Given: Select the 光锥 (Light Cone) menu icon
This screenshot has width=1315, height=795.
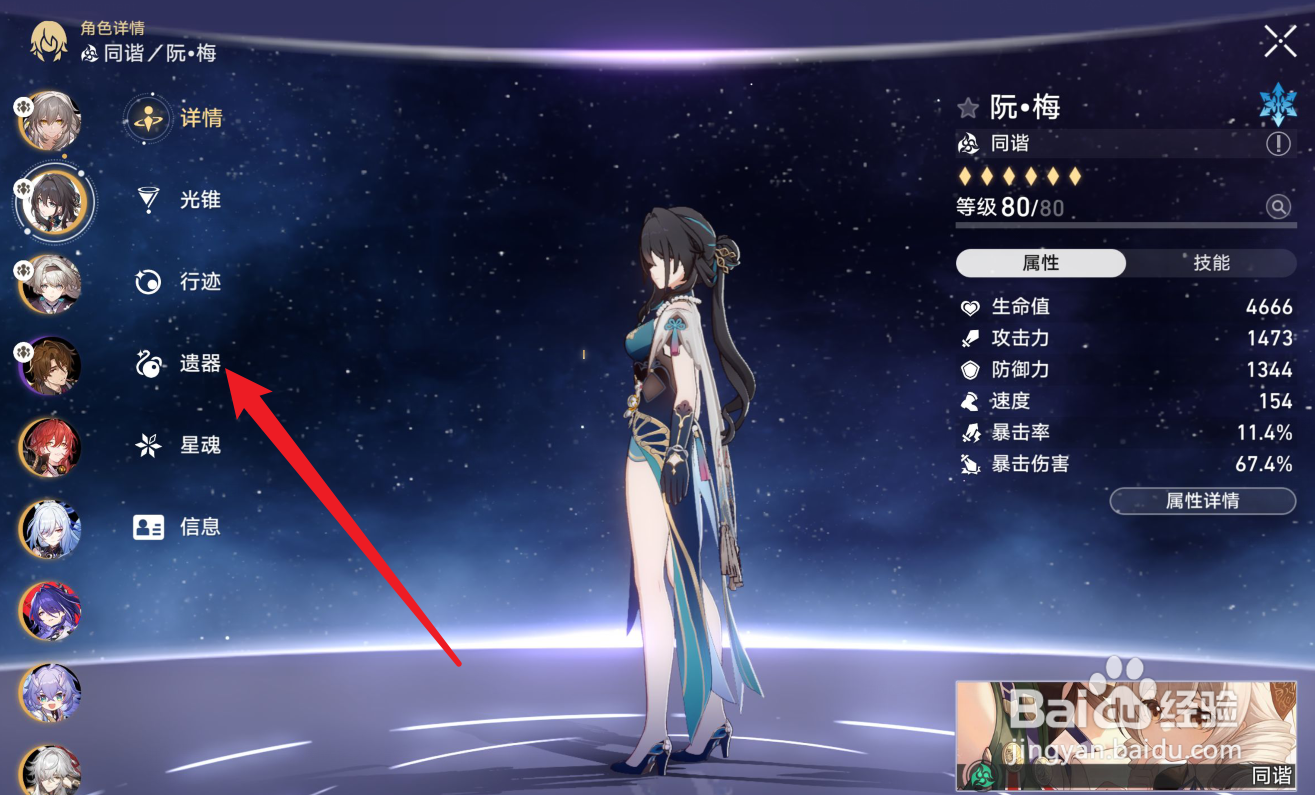Looking at the screenshot, I should coord(148,199).
